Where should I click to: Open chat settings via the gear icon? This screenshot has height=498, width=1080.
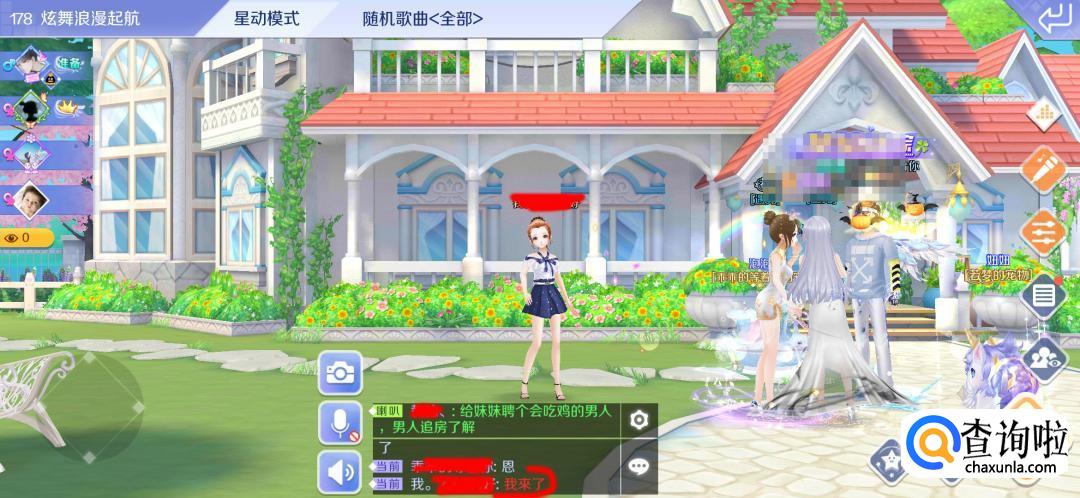click(639, 420)
